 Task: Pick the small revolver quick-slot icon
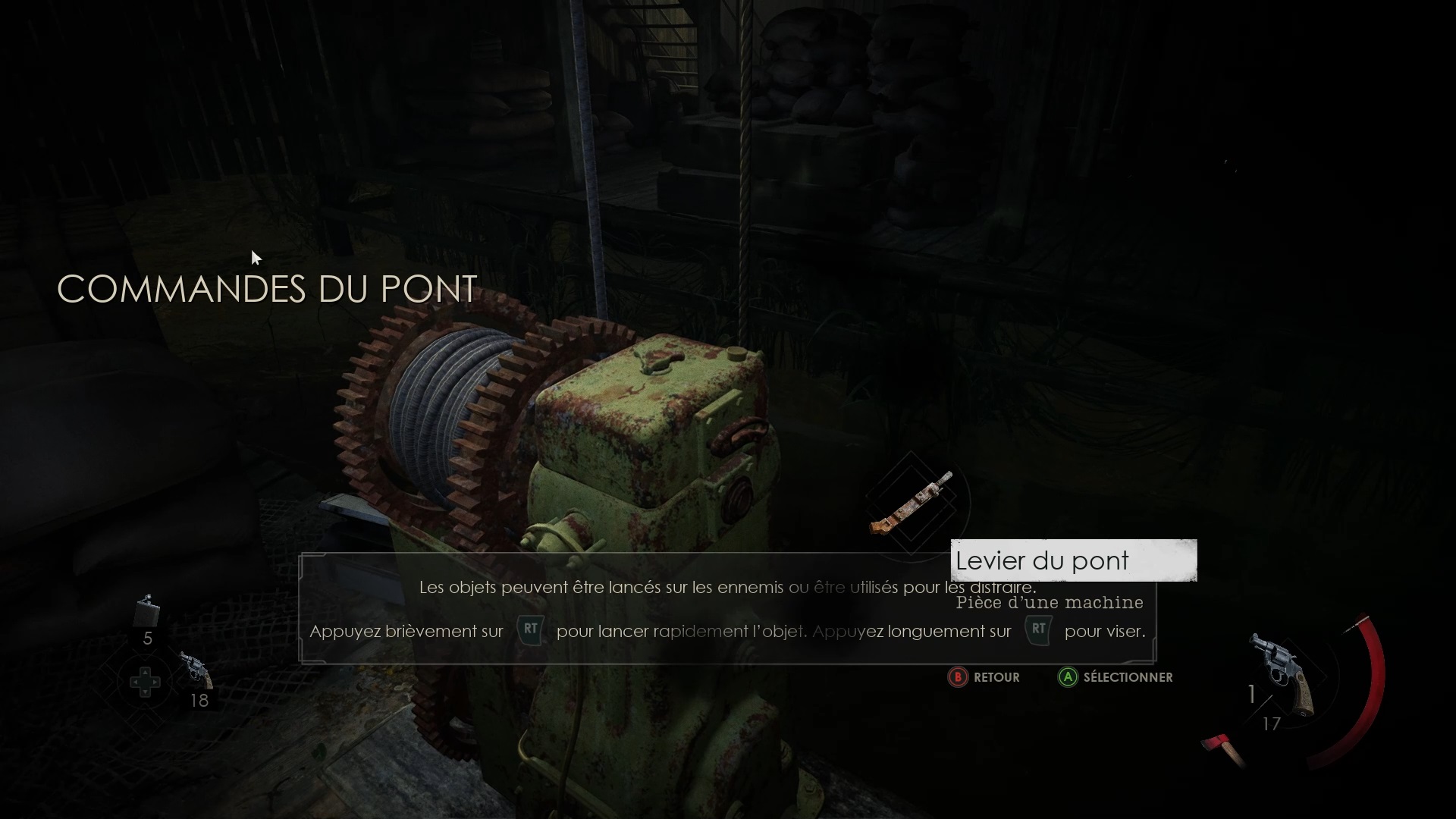[196, 668]
